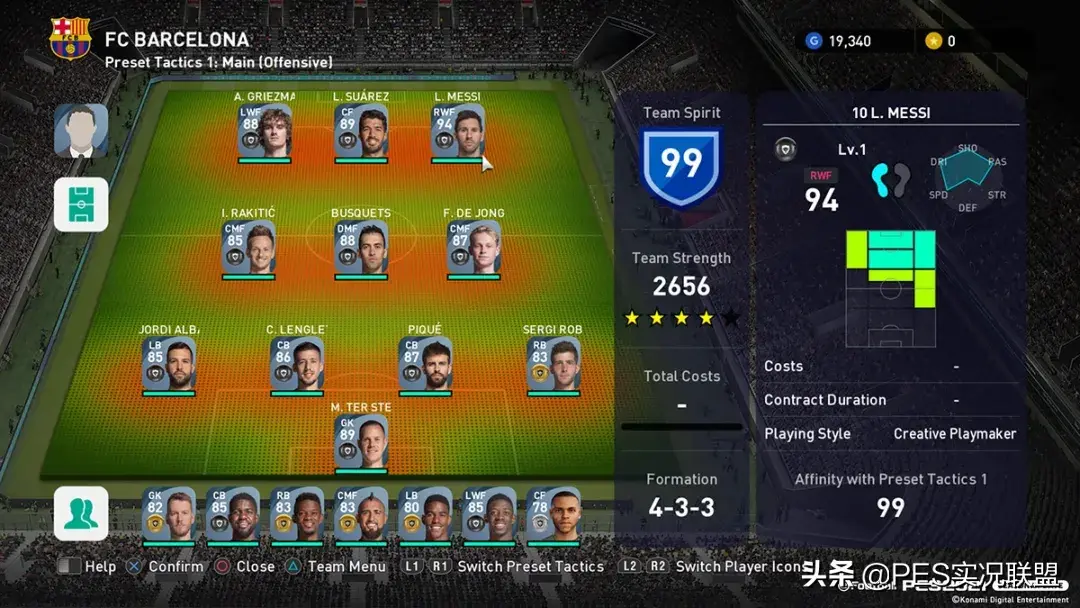Choose the L. Suárez centre forward card
The width and height of the screenshot is (1080, 608).
tap(361, 131)
